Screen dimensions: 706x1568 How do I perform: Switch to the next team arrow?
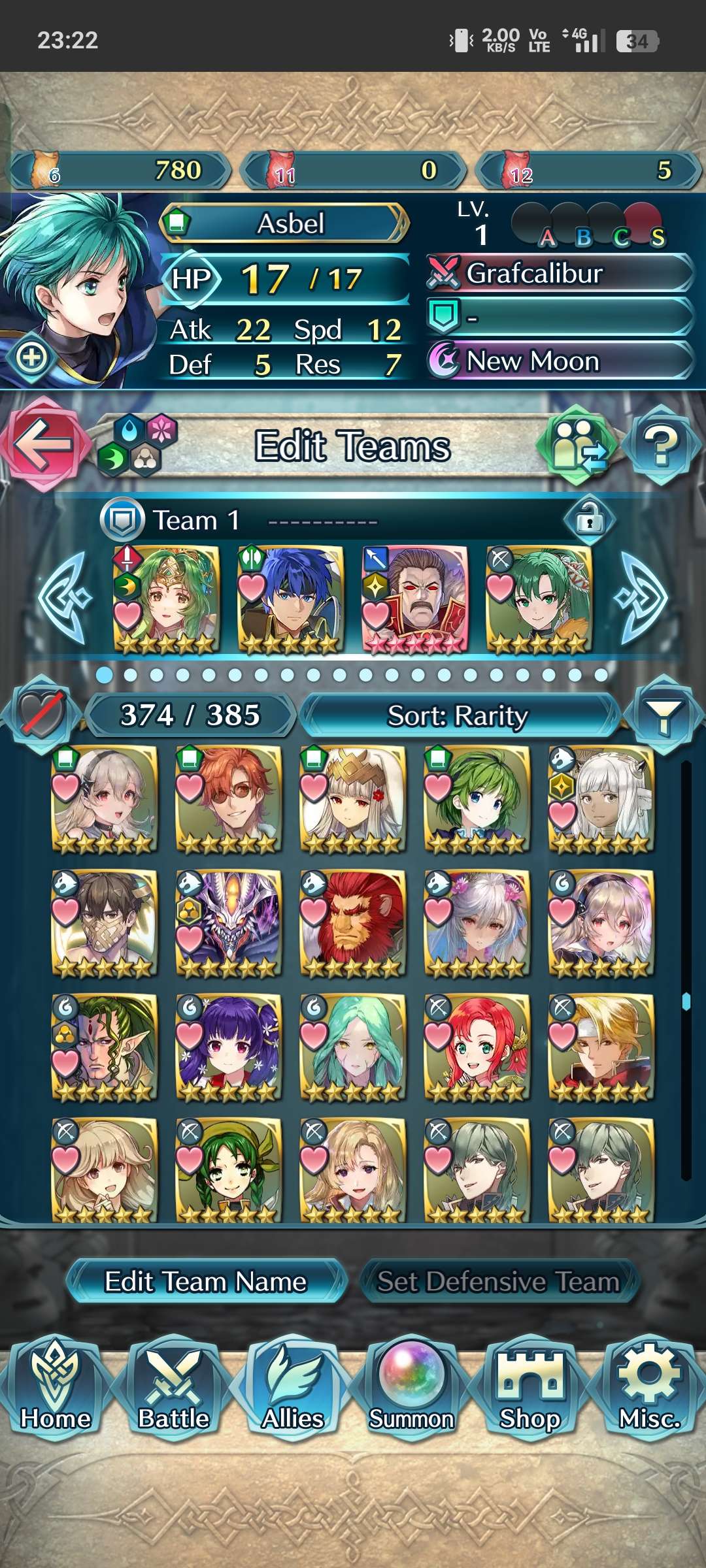pos(641,597)
